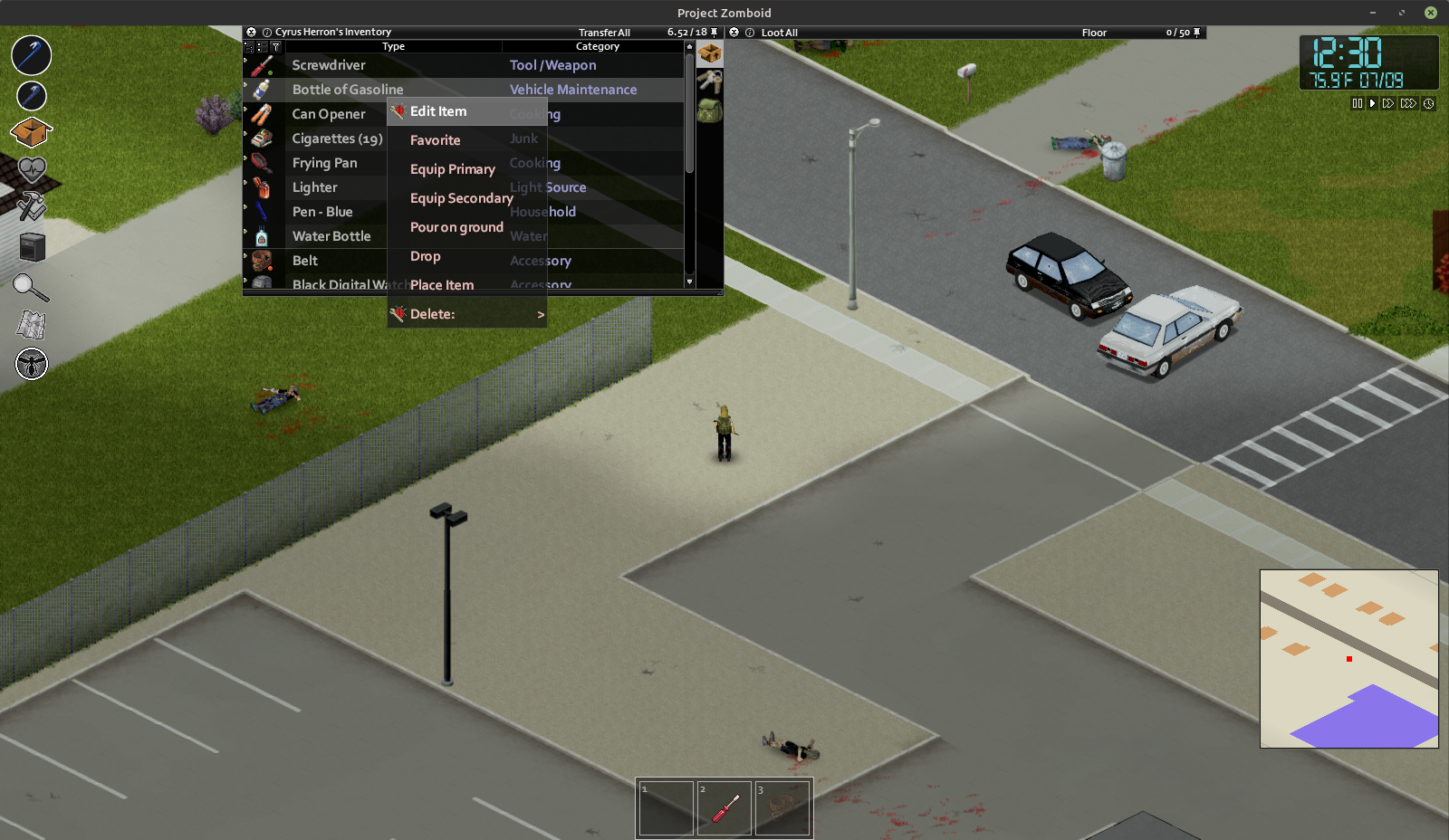This screenshot has width=1449, height=840.
Task: Choose Edit Item in context menu
Action: pyautogui.click(x=439, y=111)
